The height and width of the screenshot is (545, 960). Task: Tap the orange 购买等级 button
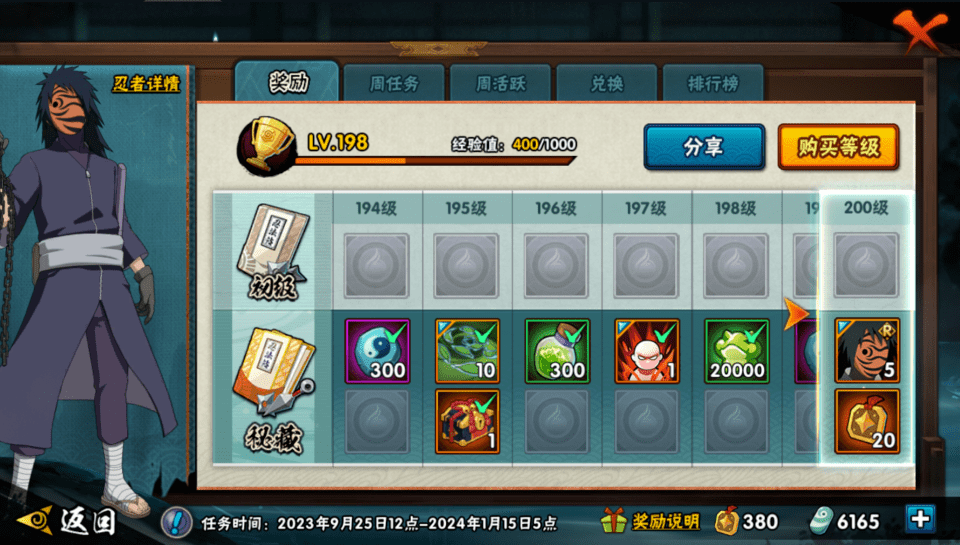point(838,147)
